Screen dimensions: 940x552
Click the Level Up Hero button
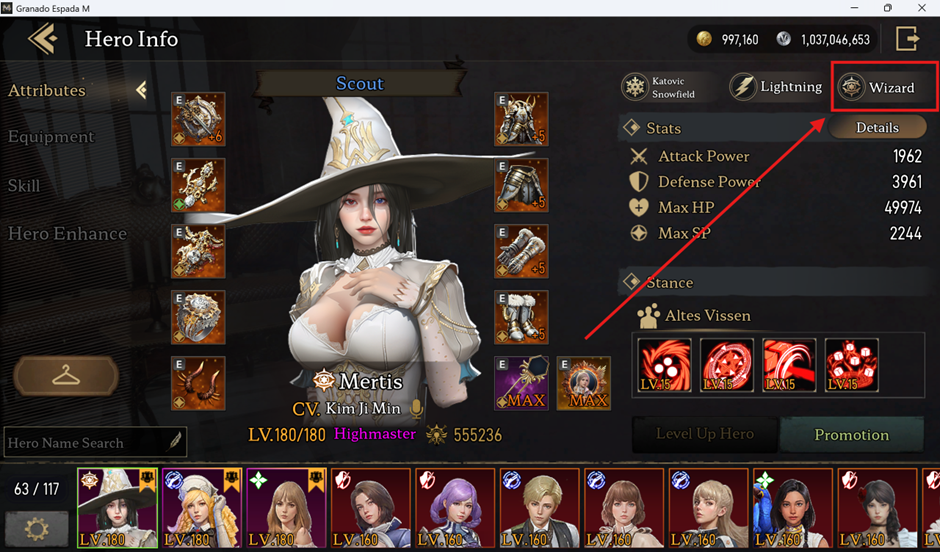click(x=704, y=435)
